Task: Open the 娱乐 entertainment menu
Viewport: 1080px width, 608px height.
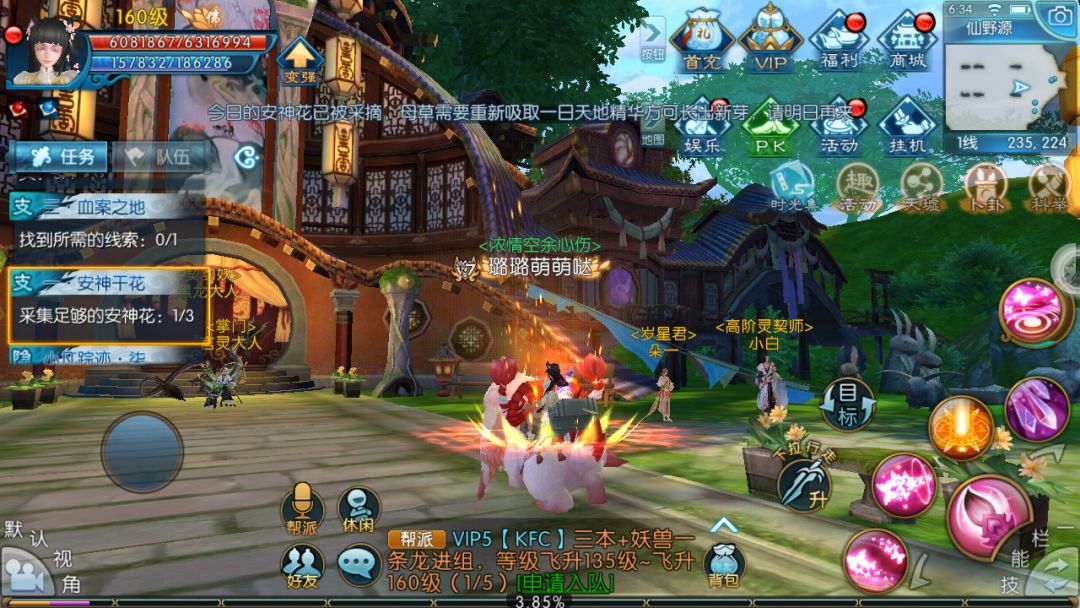Action: coord(703,125)
